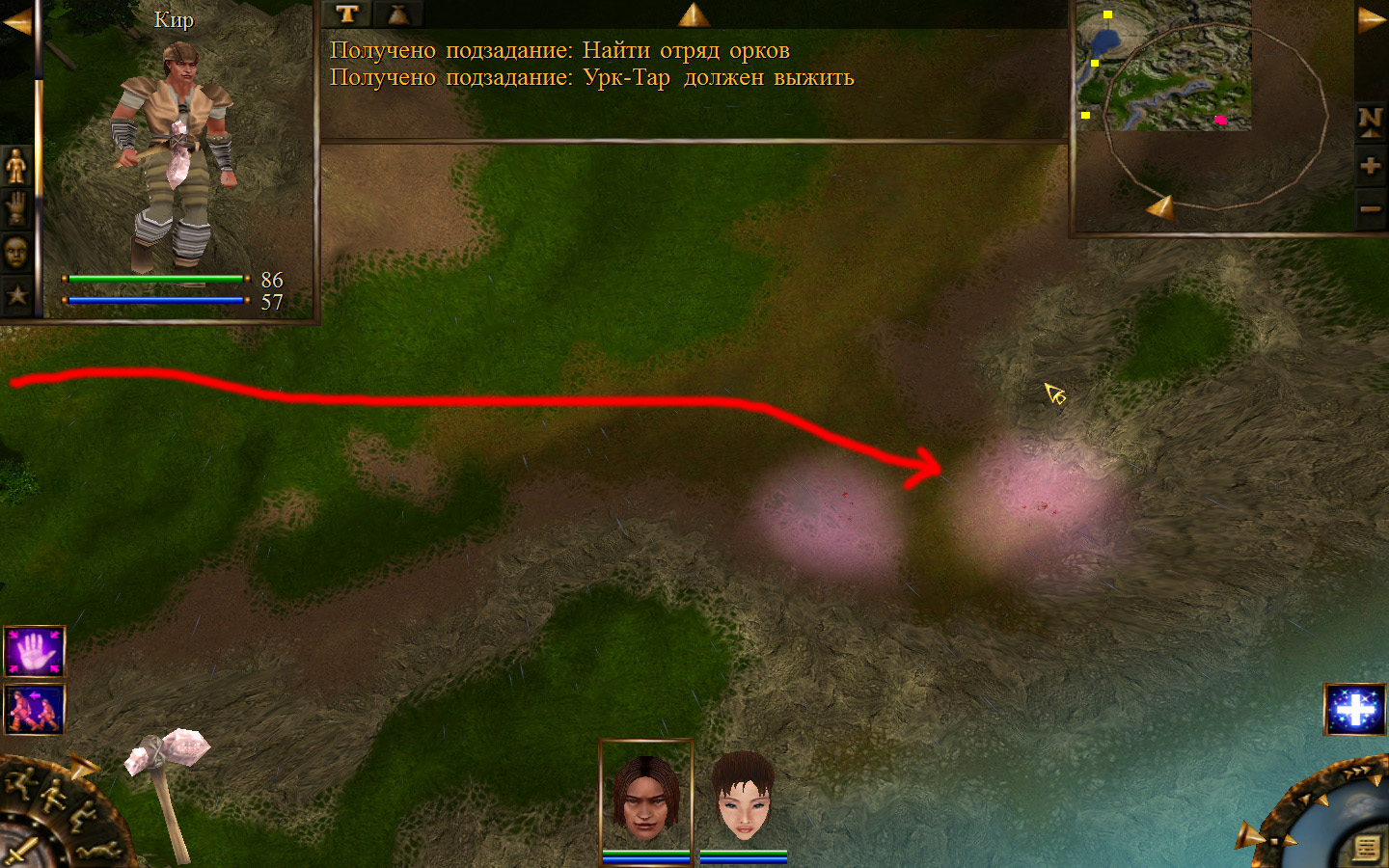Viewport: 1389px width, 868px height.
Task: Zoom out the minimap with the minus button
Action: click(1370, 208)
